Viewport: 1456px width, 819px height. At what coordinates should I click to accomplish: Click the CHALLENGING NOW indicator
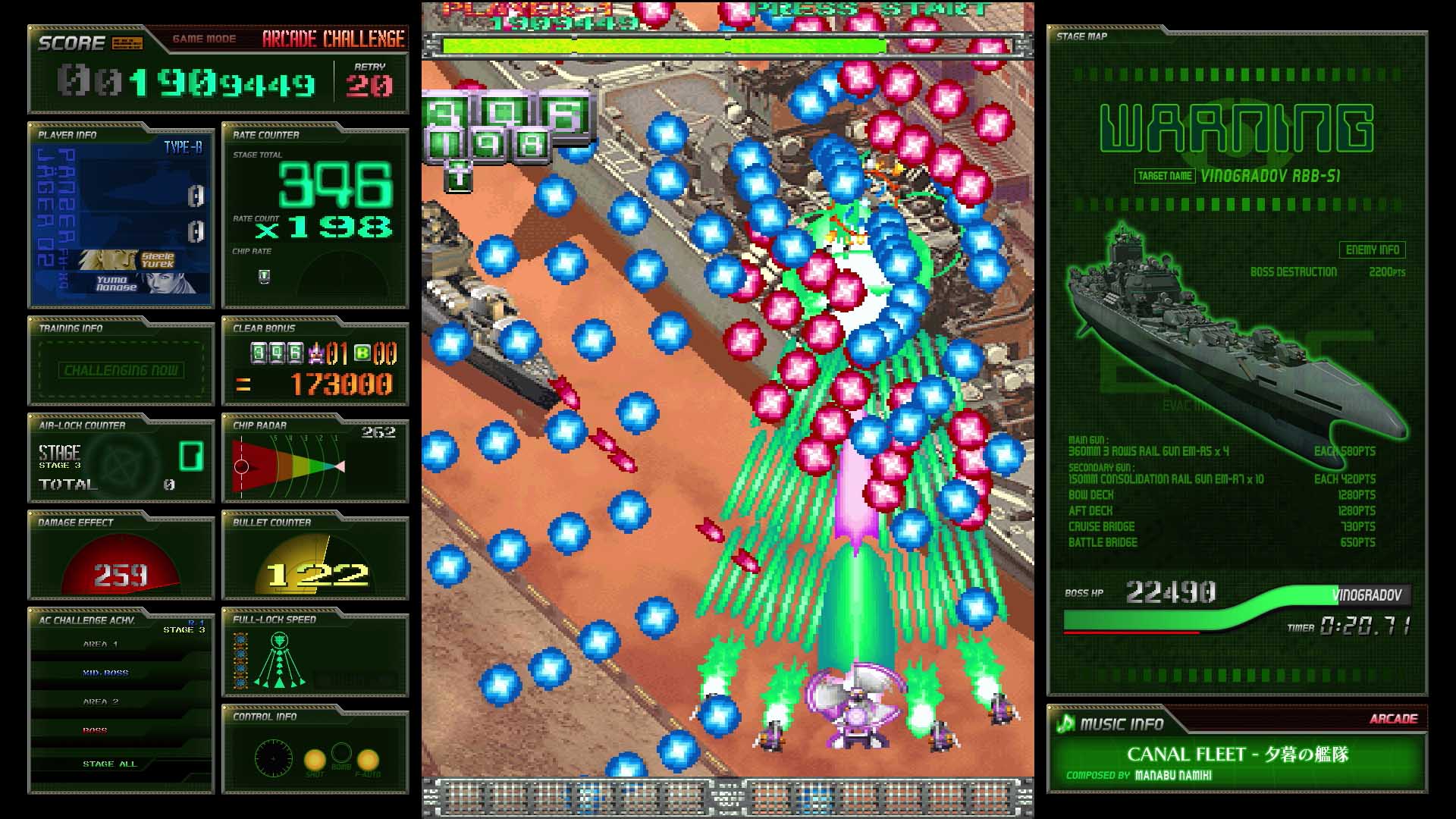click(x=120, y=371)
